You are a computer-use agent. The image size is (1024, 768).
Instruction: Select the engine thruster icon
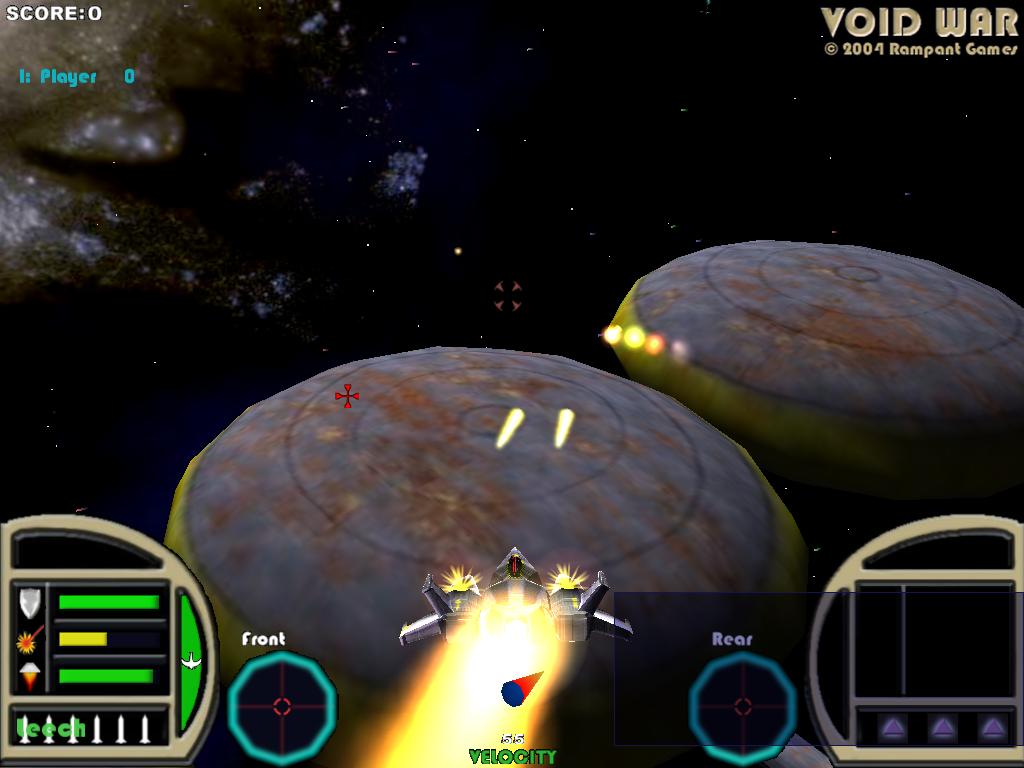[30, 676]
